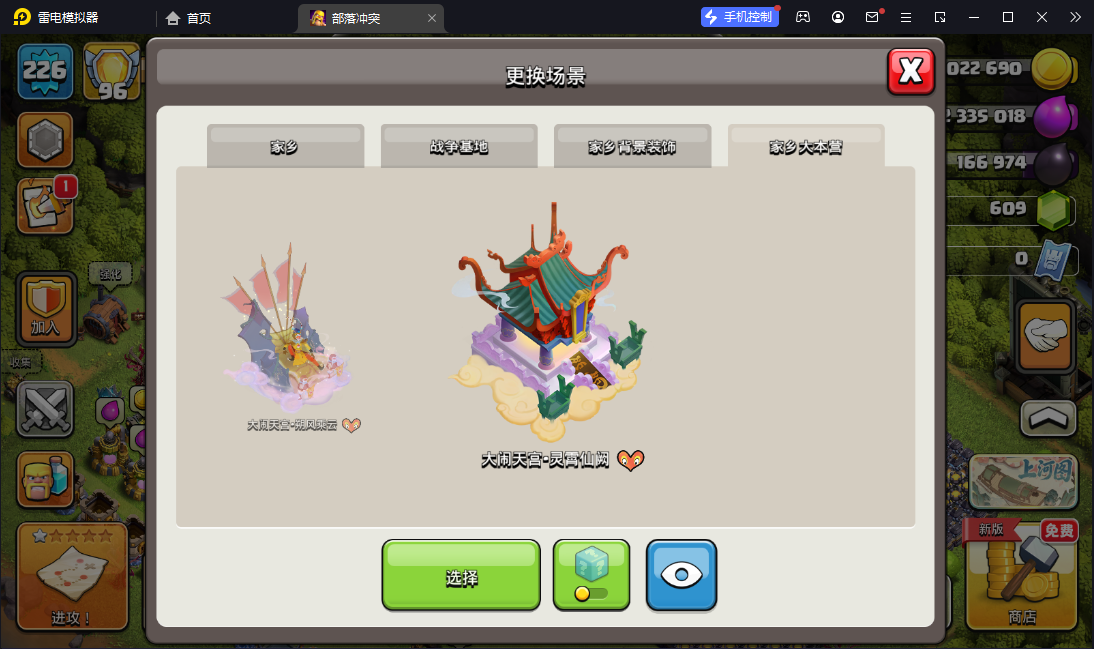Open the crossed swords battle log icon
The height and width of the screenshot is (649, 1094).
(x=45, y=409)
